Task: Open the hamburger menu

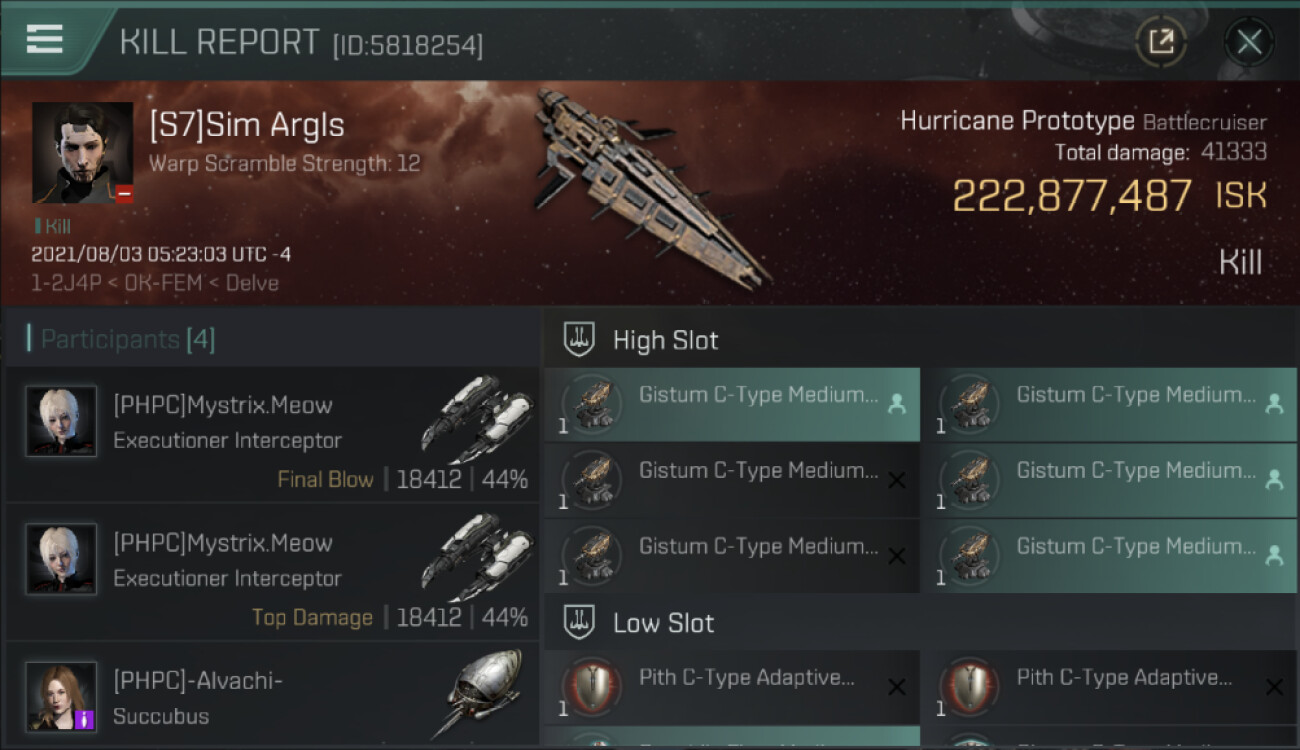Action: [45, 39]
